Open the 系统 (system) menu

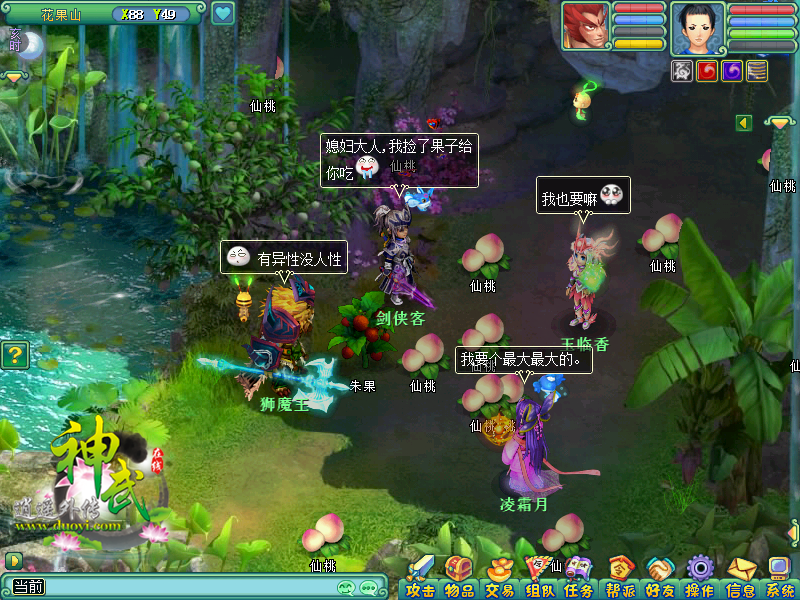tap(779, 577)
